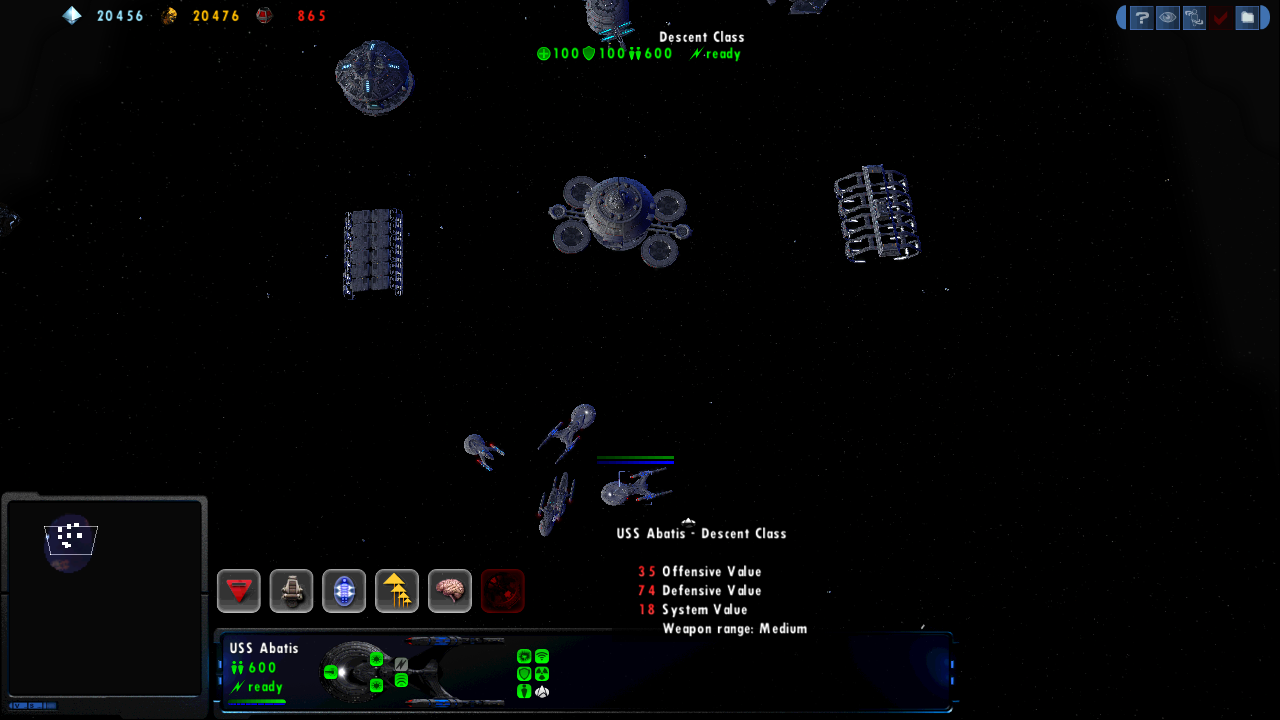The image size is (1280, 720).
Task: Open the yellow arrows formation command
Action: [397, 591]
